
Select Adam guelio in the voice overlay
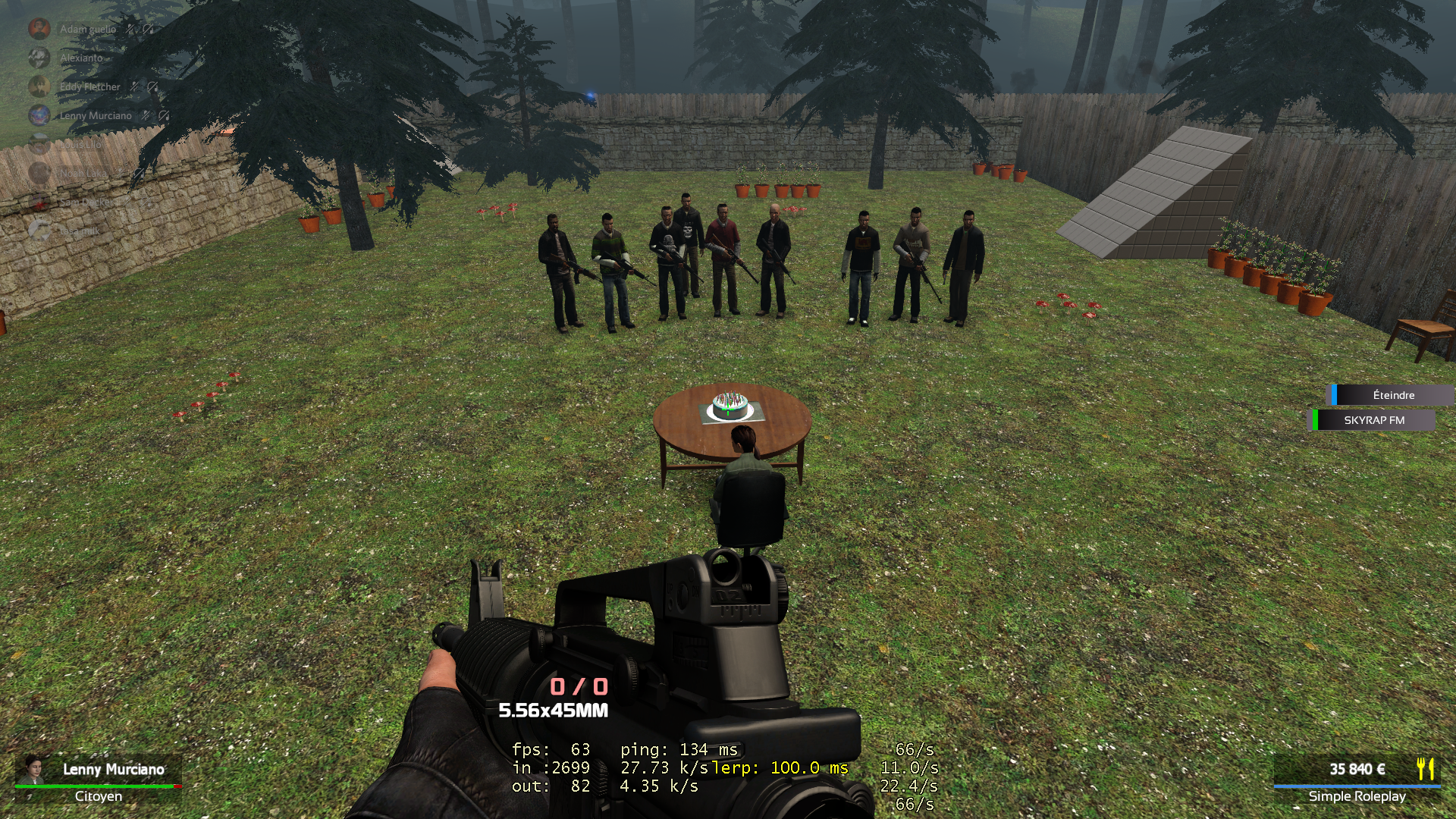(x=87, y=30)
